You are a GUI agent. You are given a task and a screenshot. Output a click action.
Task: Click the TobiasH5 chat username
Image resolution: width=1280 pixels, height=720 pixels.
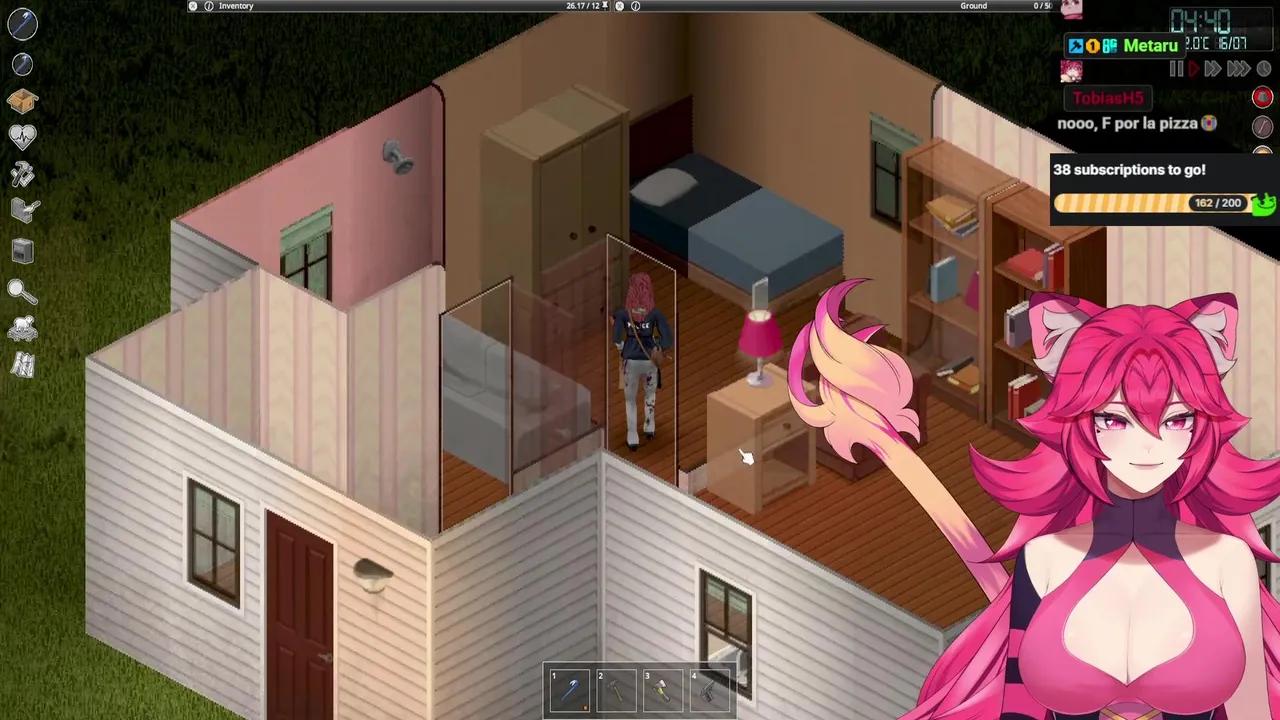1107,98
